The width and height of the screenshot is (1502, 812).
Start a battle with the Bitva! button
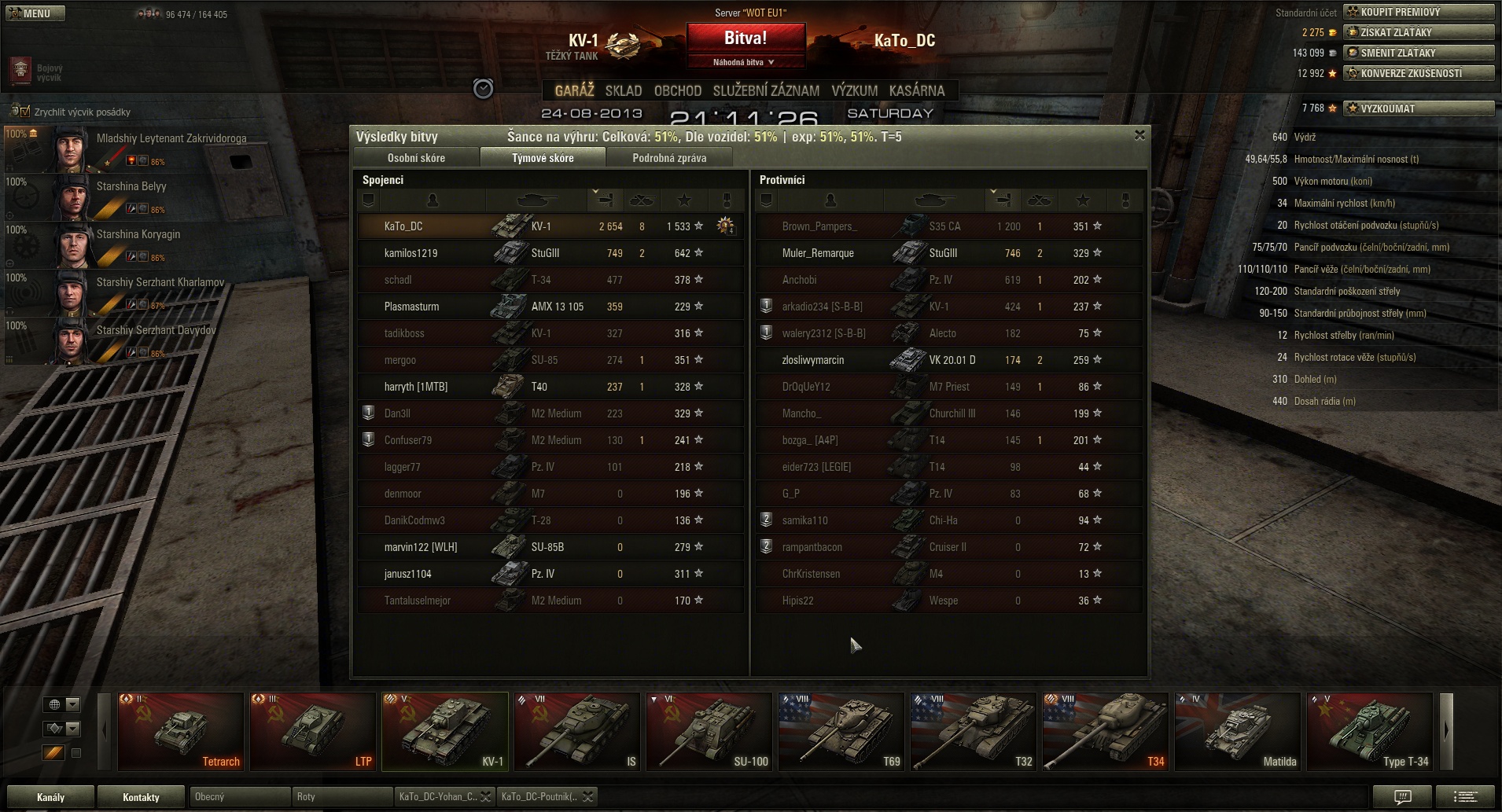(x=745, y=39)
